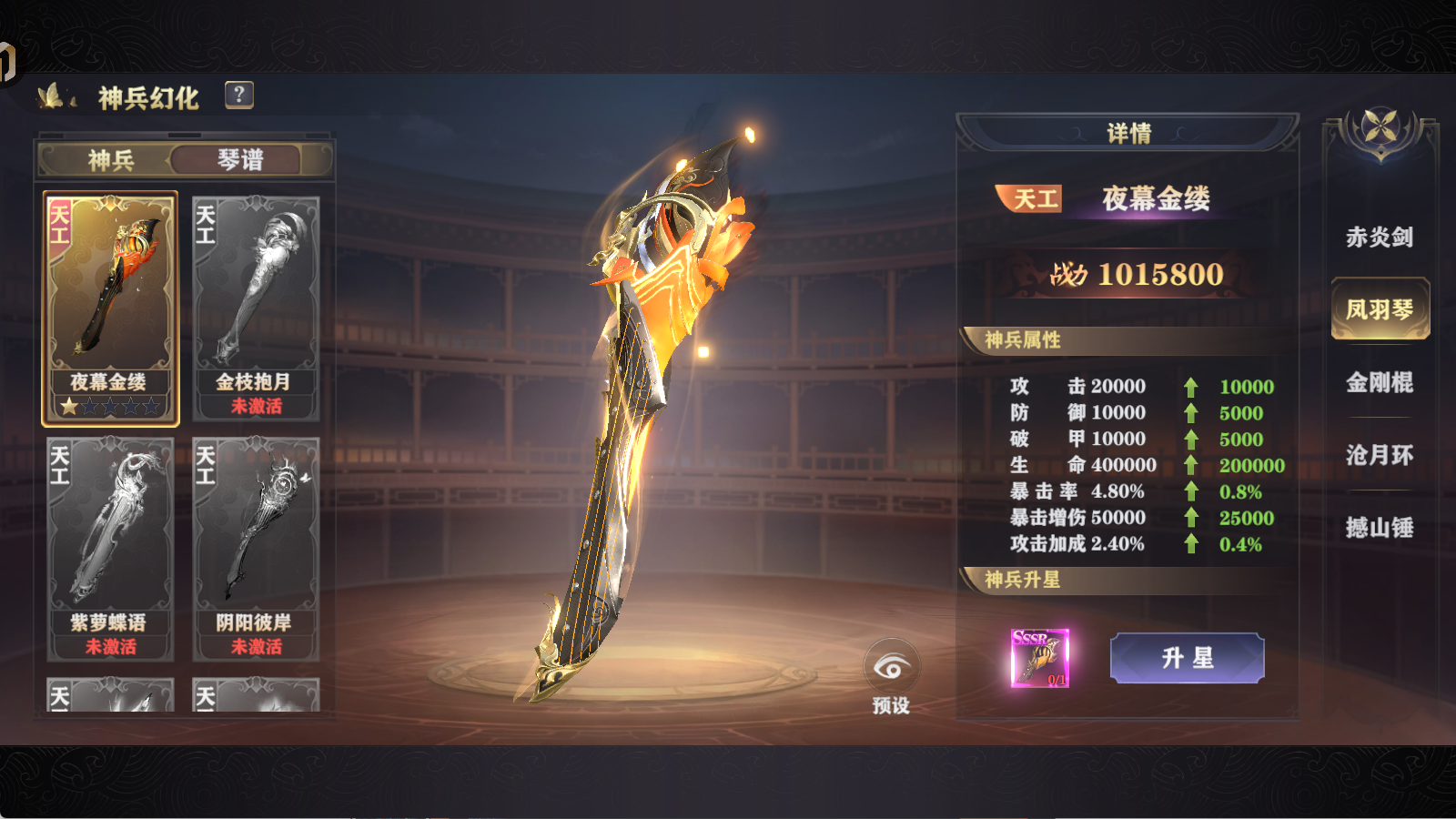Inspect the SSSR upgrade material icon
The height and width of the screenshot is (819, 1456).
[x=1040, y=657]
